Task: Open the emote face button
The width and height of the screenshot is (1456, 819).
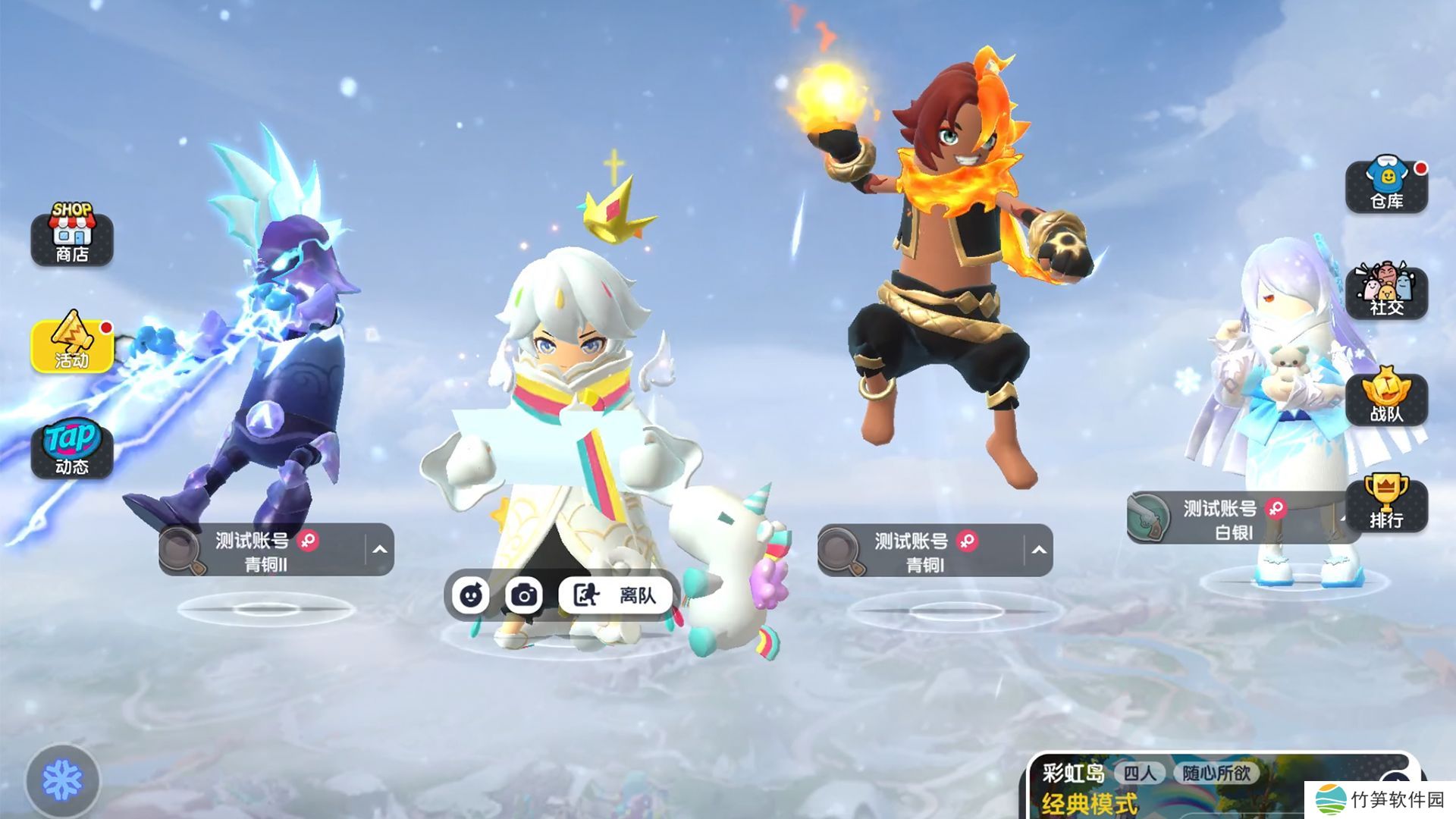Action: pos(471,595)
